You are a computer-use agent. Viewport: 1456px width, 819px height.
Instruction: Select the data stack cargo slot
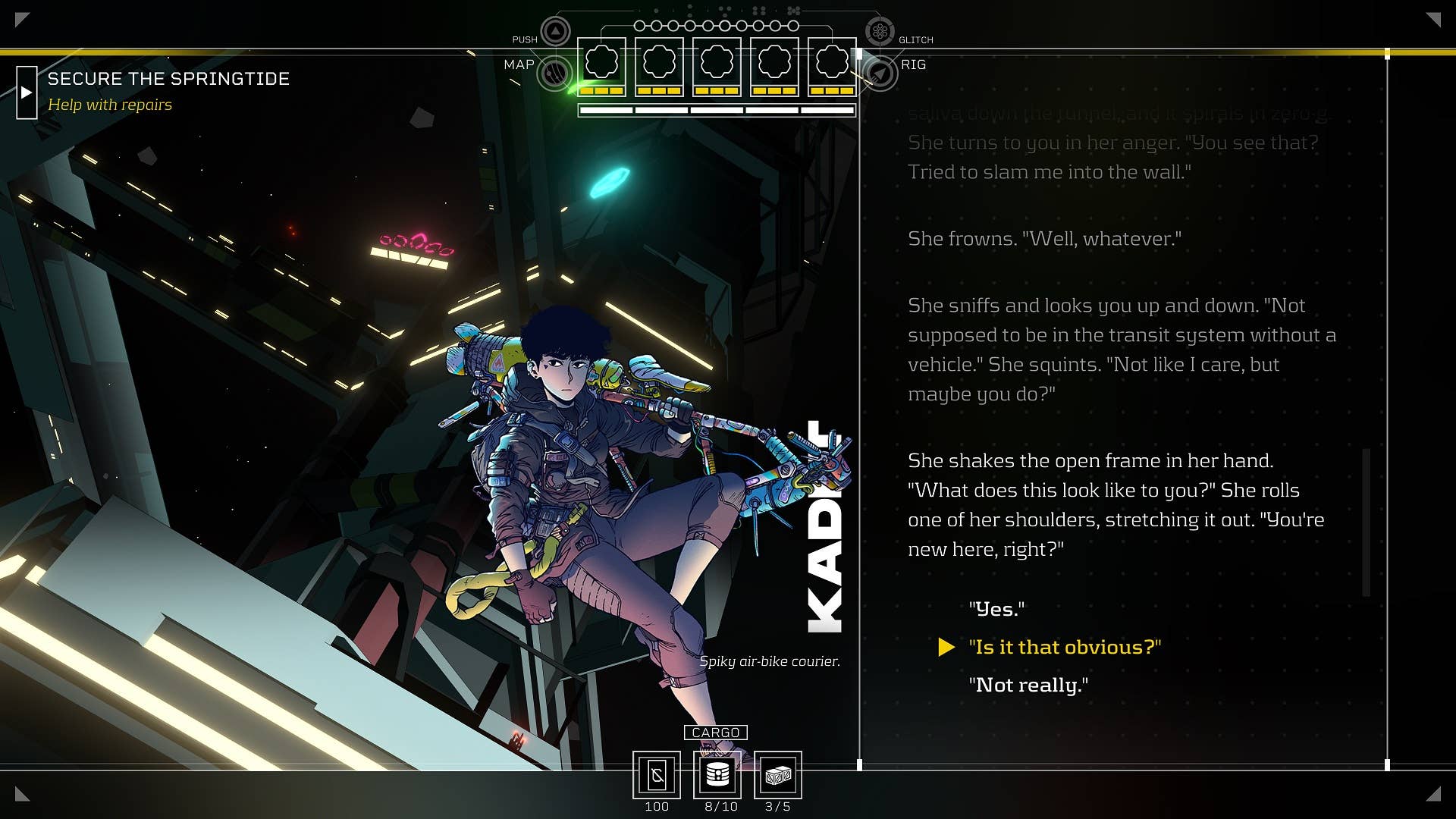[717, 775]
